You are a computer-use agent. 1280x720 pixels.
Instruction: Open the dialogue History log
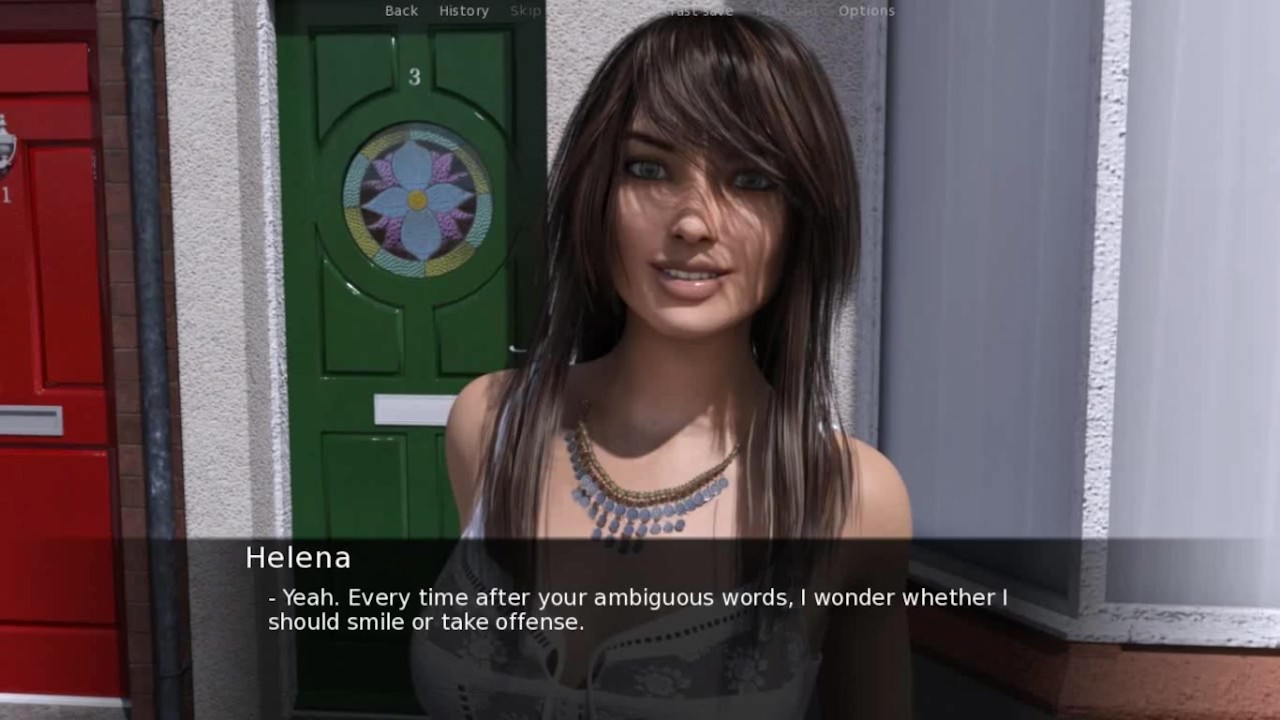(x=464, y=11)
